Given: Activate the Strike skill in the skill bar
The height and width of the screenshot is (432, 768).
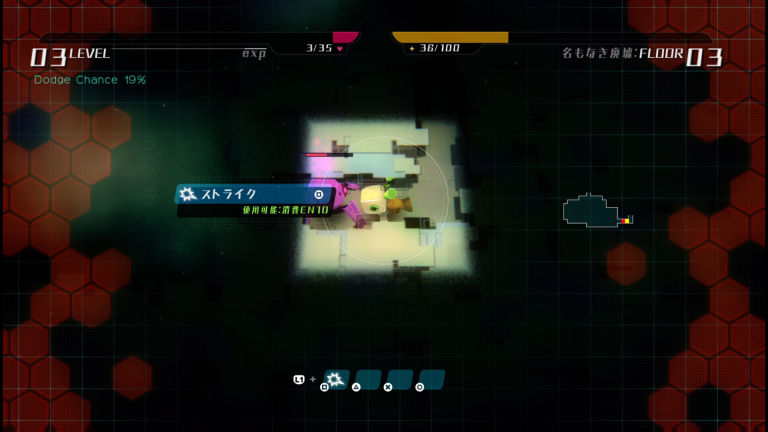Looking at the screenshot, I should [x=336, y=380].
